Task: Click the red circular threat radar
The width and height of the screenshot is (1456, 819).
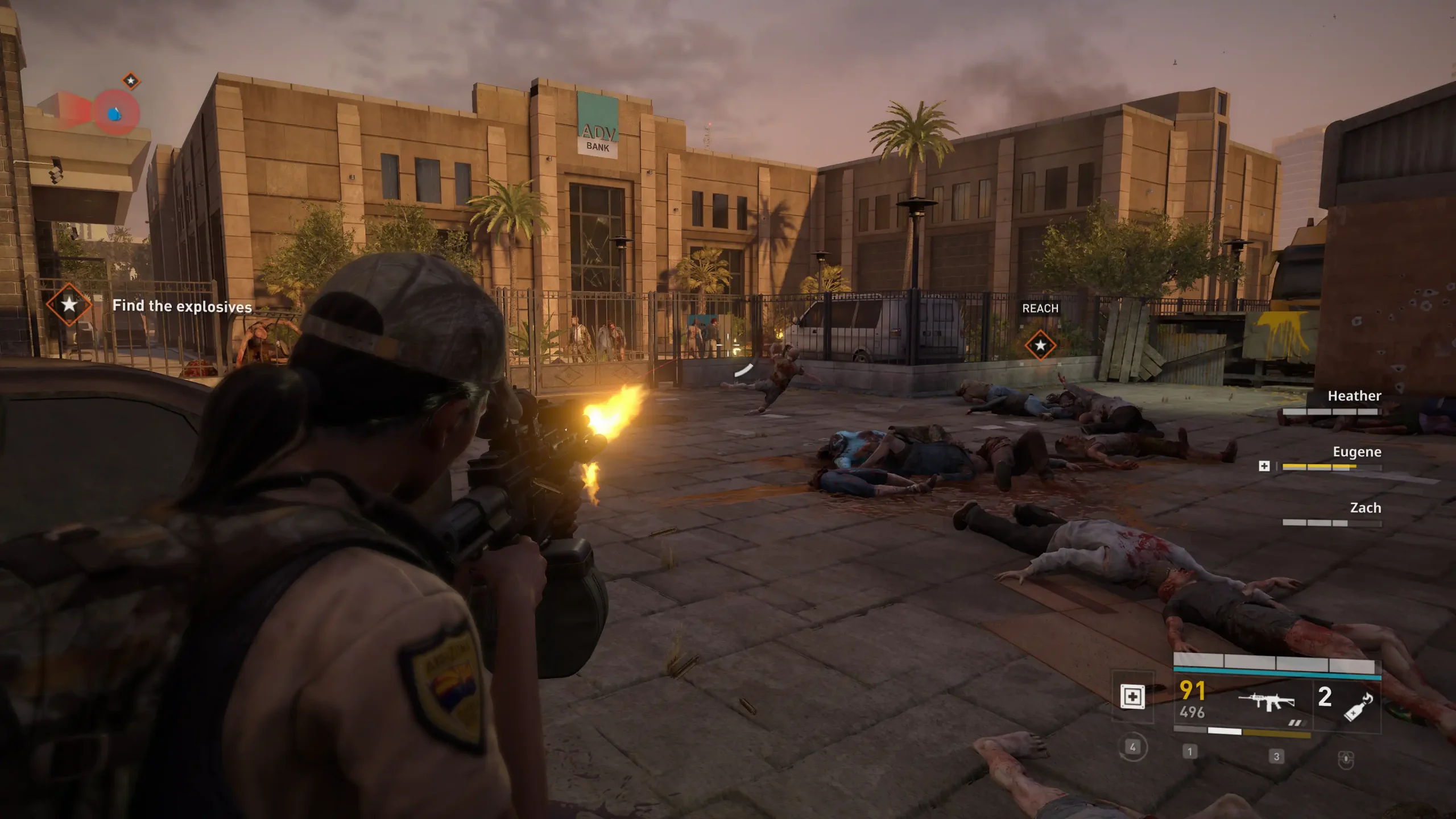Action: point(115,113)
